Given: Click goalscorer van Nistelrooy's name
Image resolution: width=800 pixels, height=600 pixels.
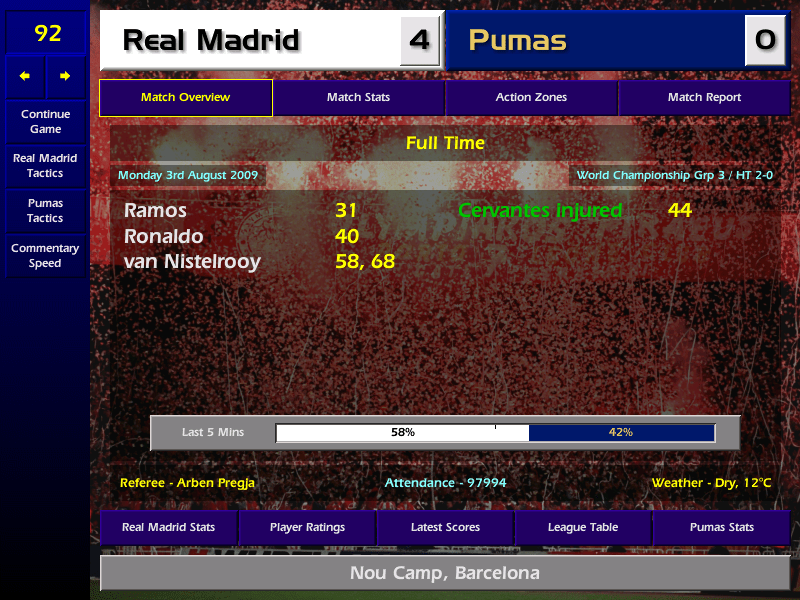Looking at the screenshot, I should pos(192,262).
